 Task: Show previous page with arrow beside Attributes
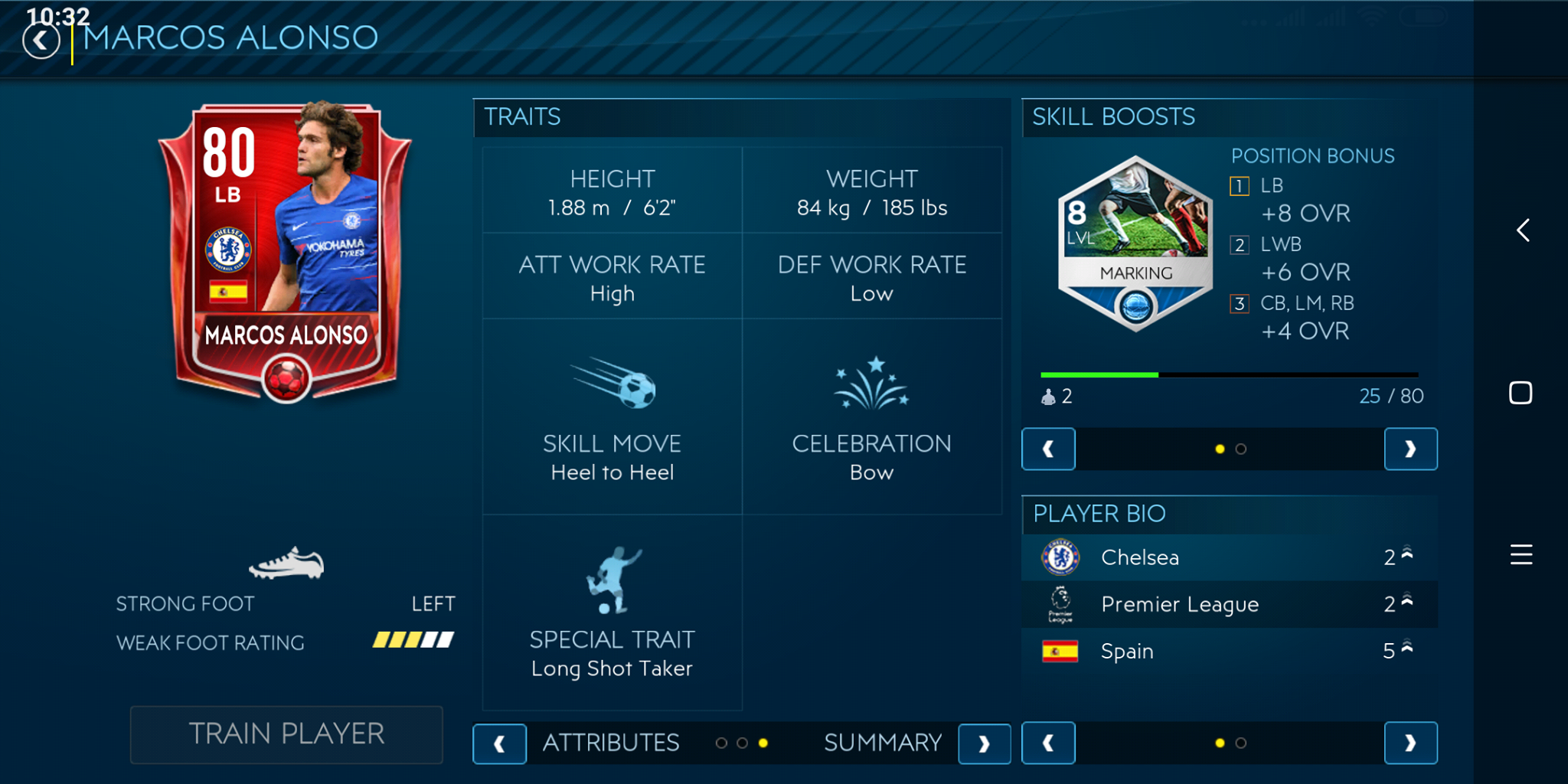coord(499,743)
